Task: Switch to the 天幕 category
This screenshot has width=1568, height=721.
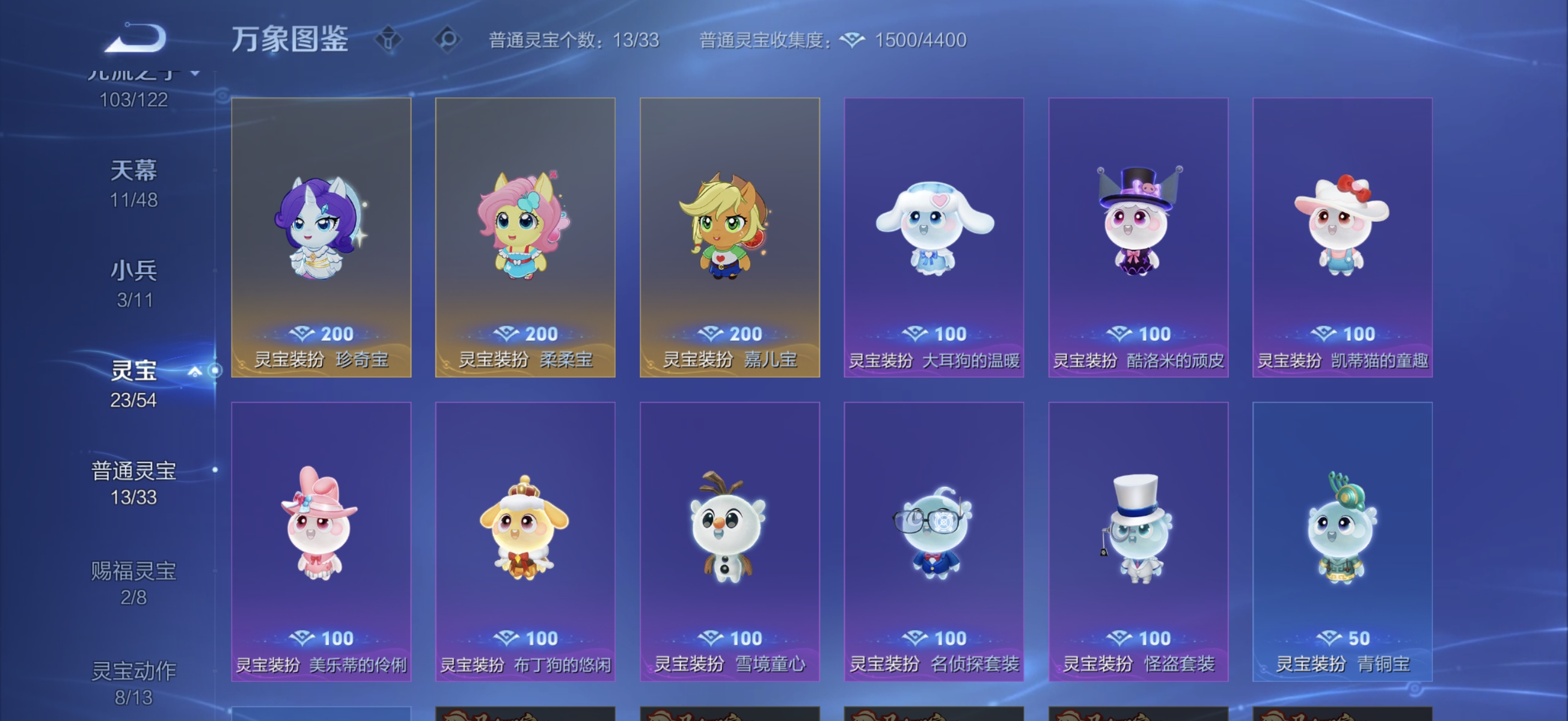Action: 135,171
